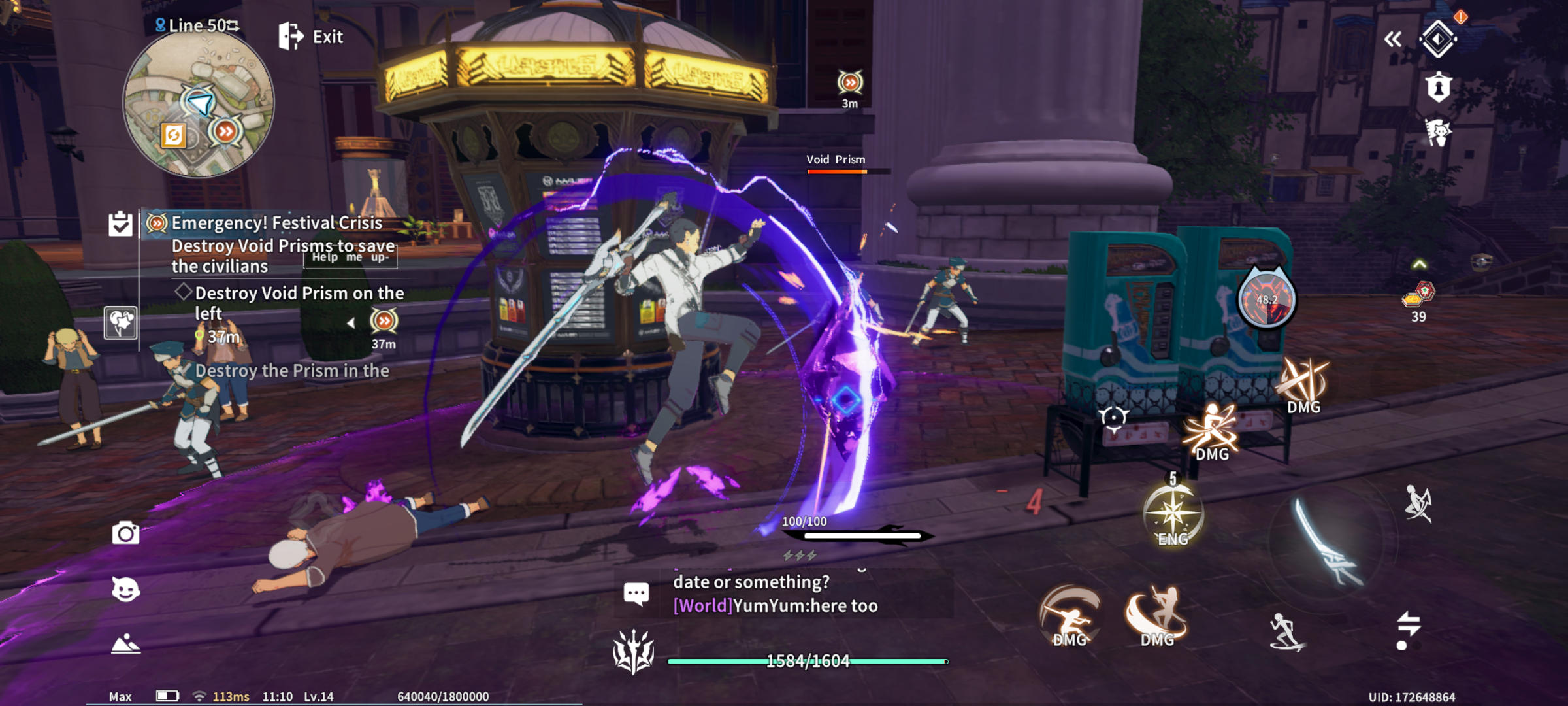Activate the cat-eared 48.2 cooldown skill
The height and width of the screenshot is (706, 1568).
[1266, 299]
